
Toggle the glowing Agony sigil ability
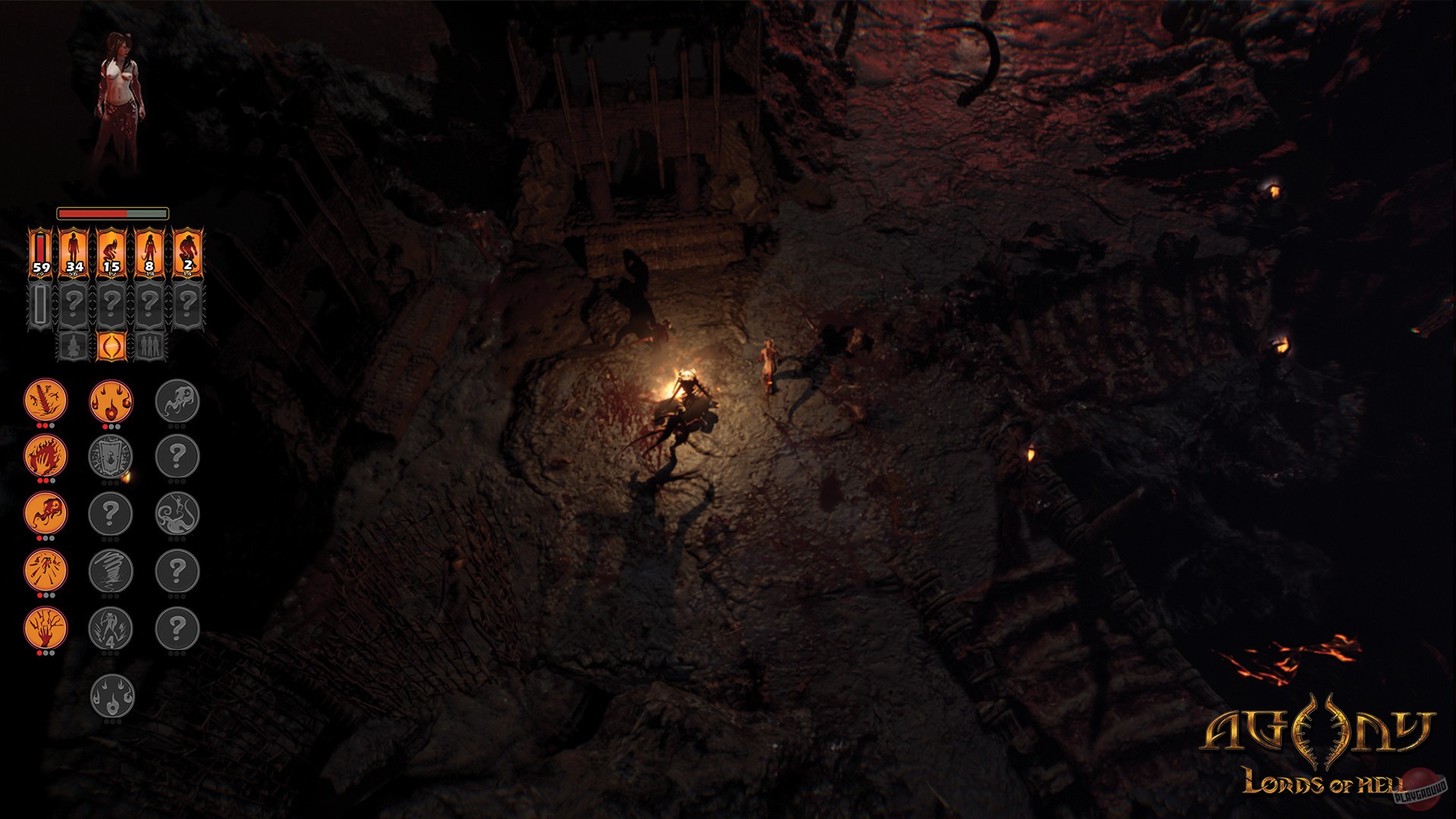[111, 344]
